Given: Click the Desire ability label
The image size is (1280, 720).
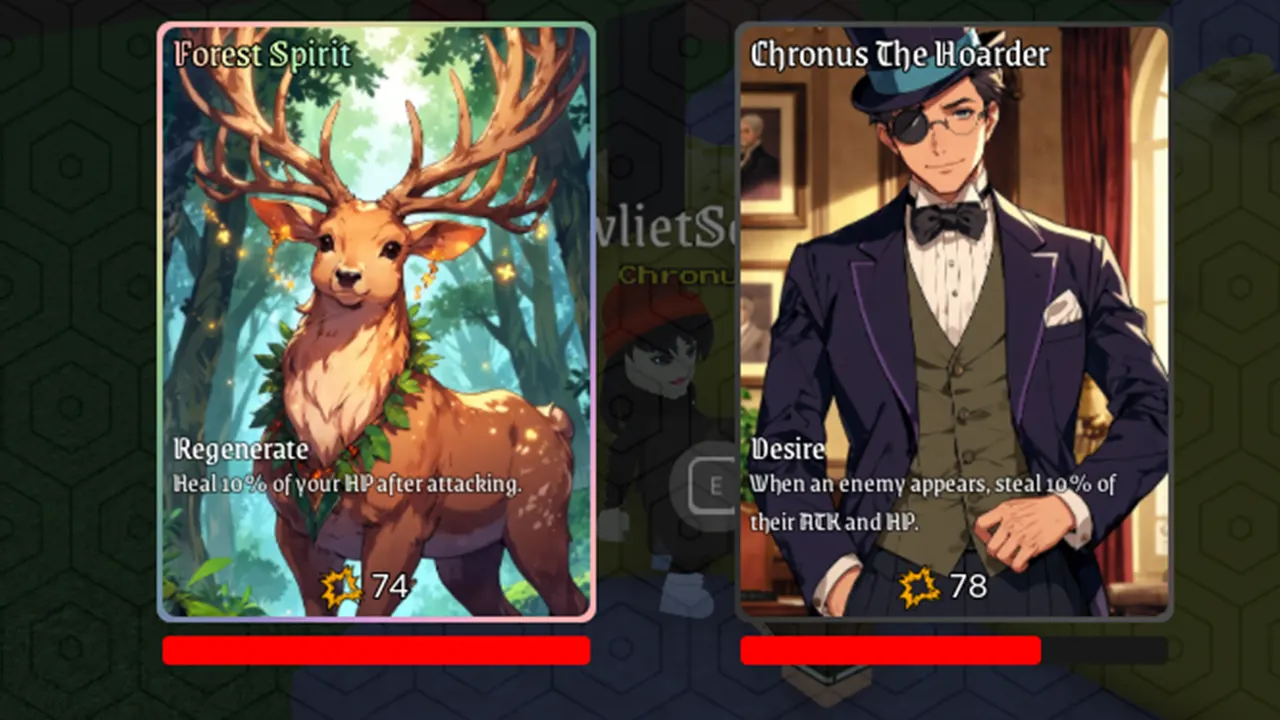Looking at the screenshot, I should tap(788, 450).
